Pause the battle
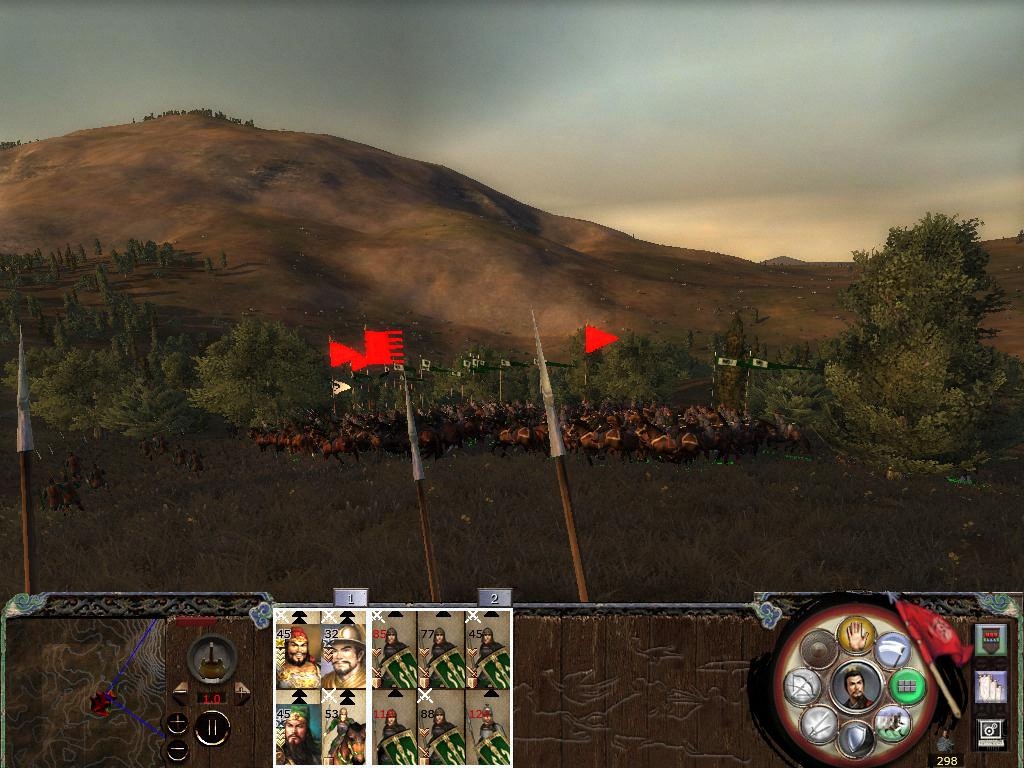Image resolution: width=1024 pixels, height=768 pixels. [x=212, y=728]
